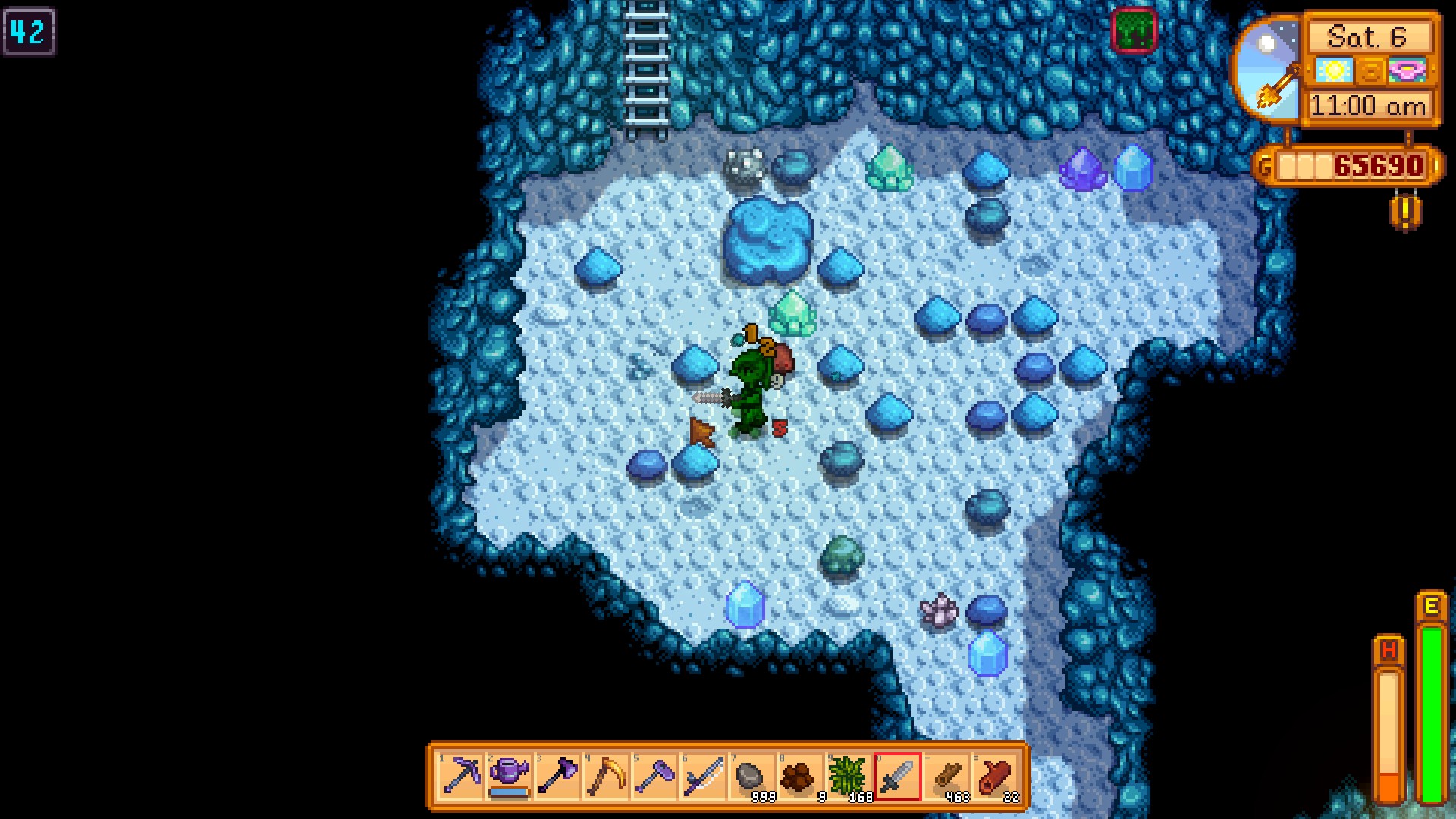Click the spring season flower icon
The image size is (1456, 819).
pyautogui.click(x=1407, y=71)
